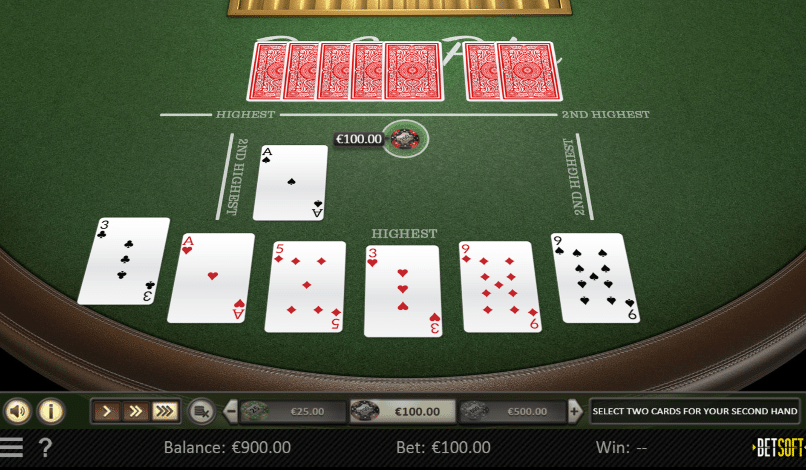
Task: Select the 9 of diamonds card
Action: click(500, 286)
